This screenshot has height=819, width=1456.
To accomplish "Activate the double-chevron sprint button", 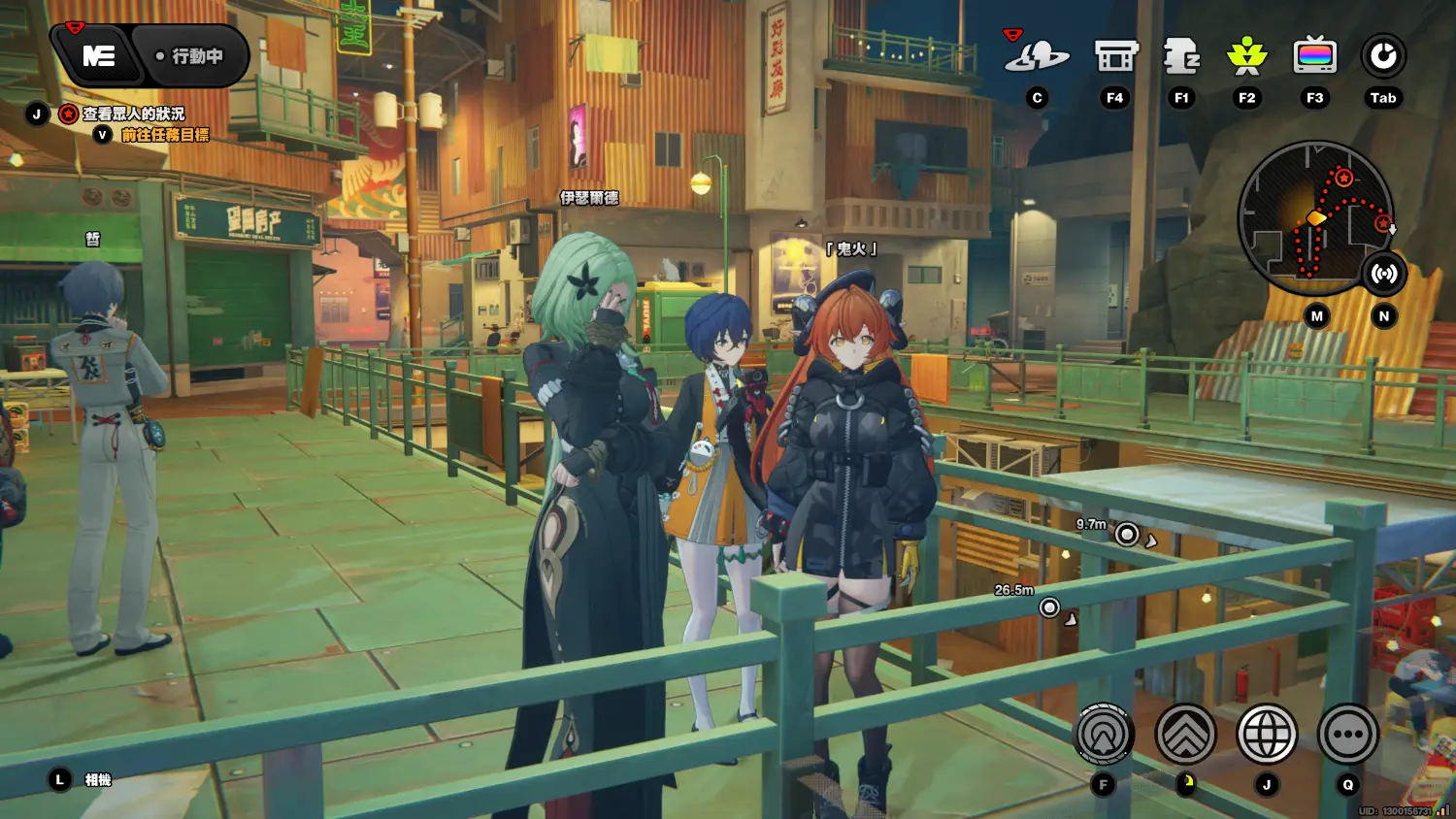I will pyautogui.click(x=1185, y=735).
